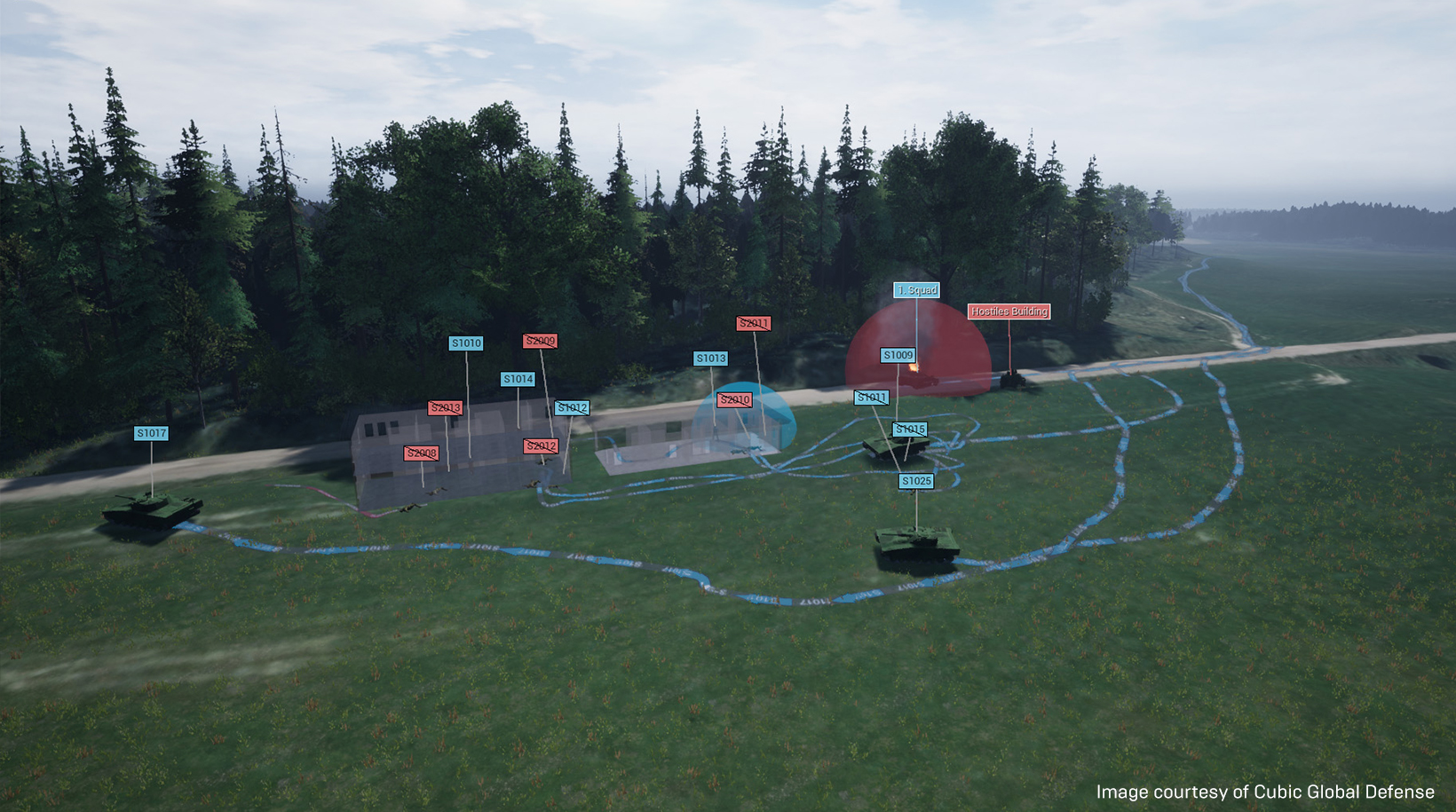Click the S2013 crossed-out label
The image size is (1456, 812).
445,409
